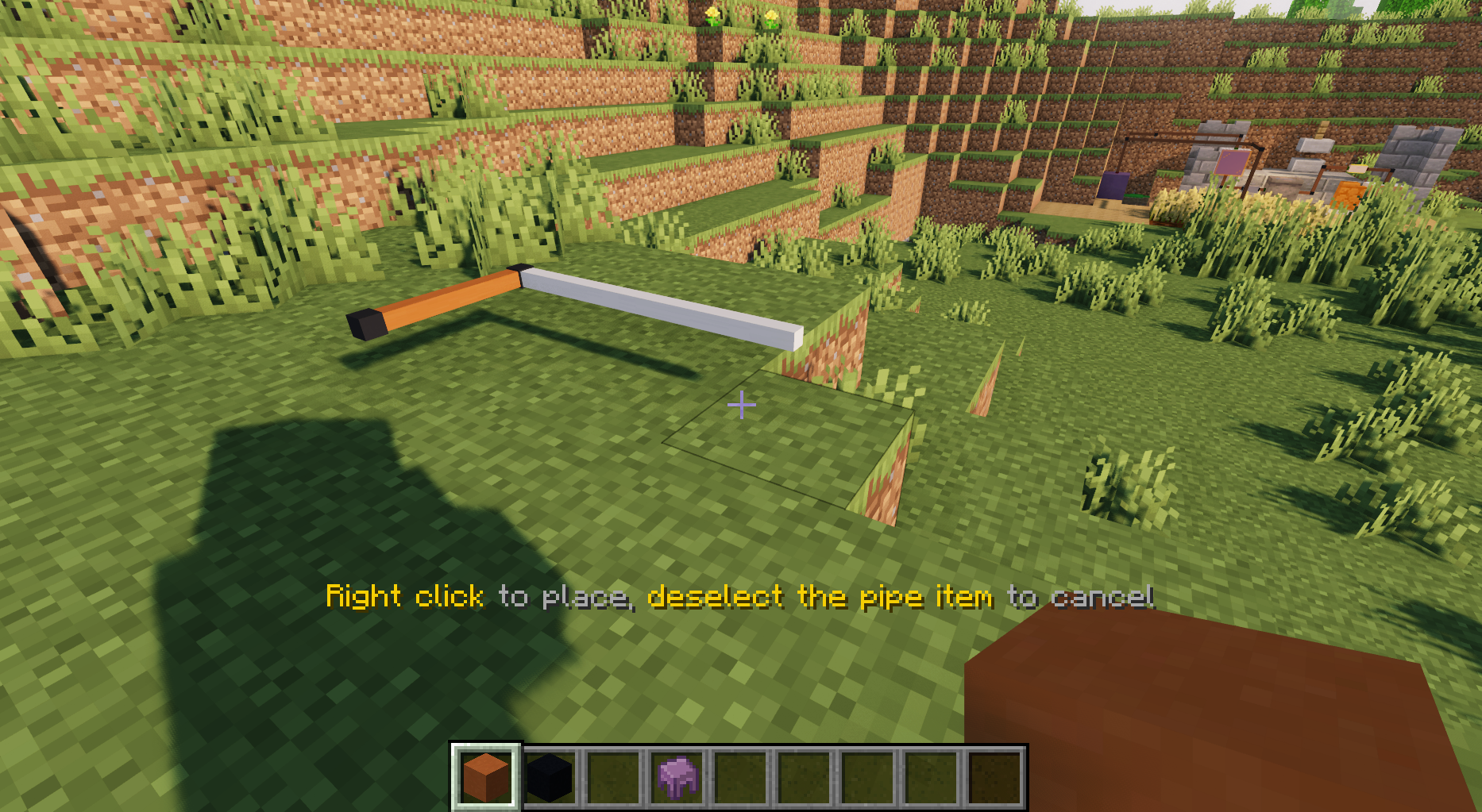
Task: Click the pink painting on the stone wall
Action: tap(1233, 162)
